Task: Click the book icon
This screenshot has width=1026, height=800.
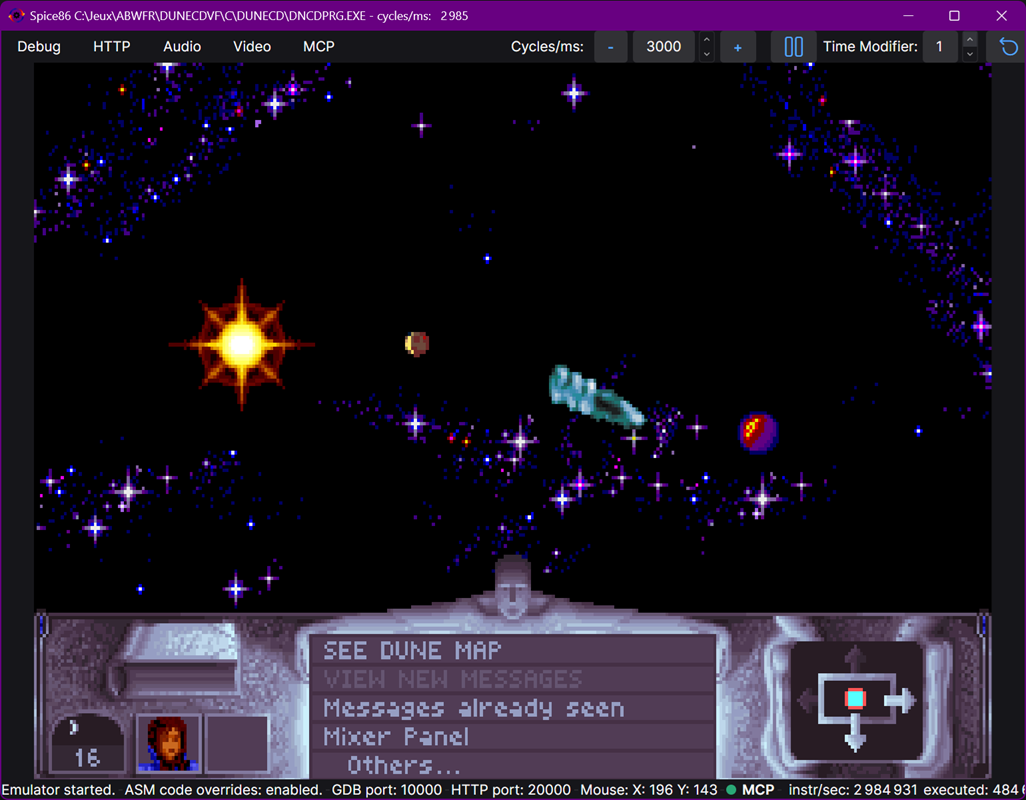Action: [178, 662]
